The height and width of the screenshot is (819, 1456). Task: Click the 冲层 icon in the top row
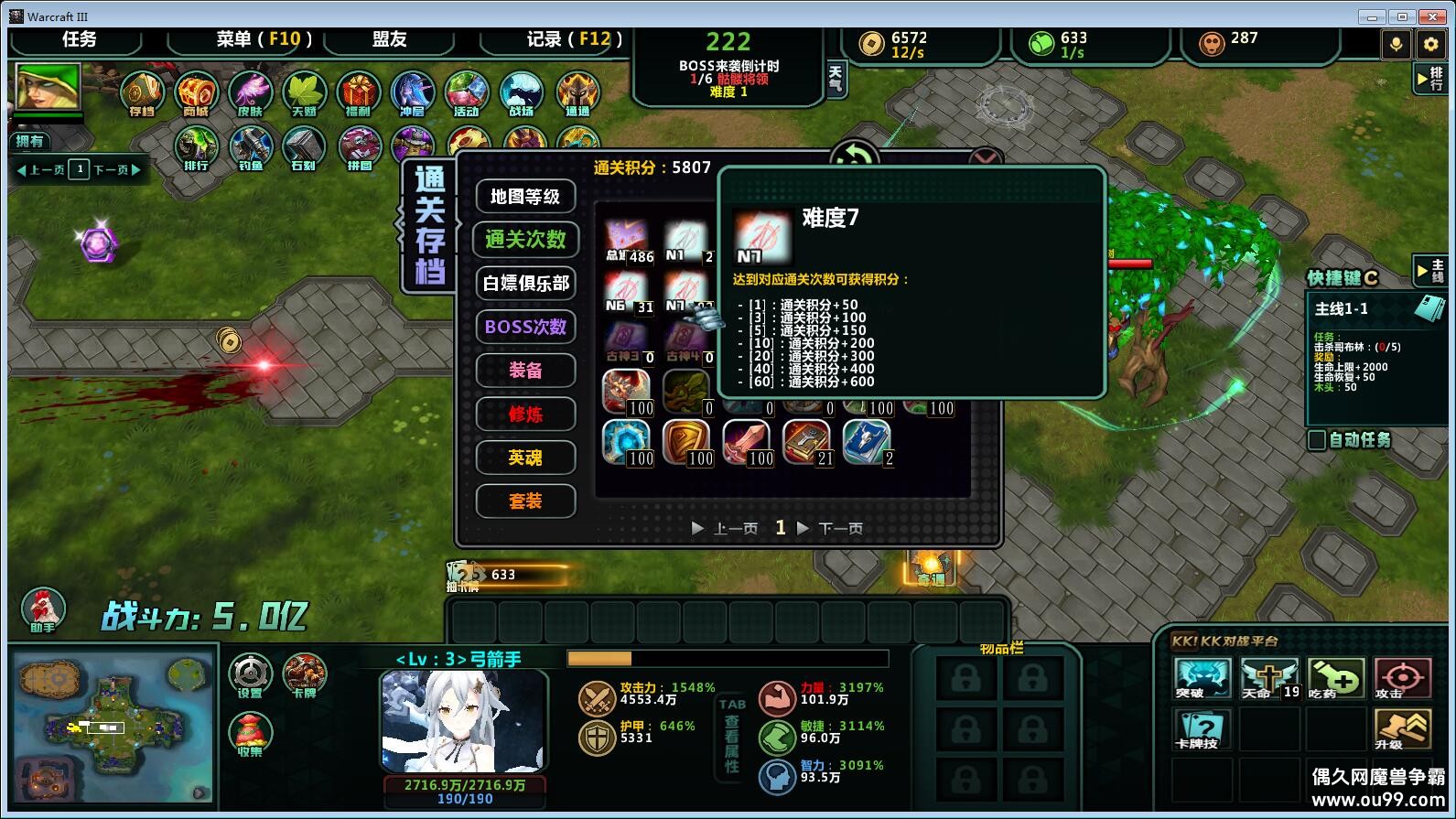pos(413,94)
